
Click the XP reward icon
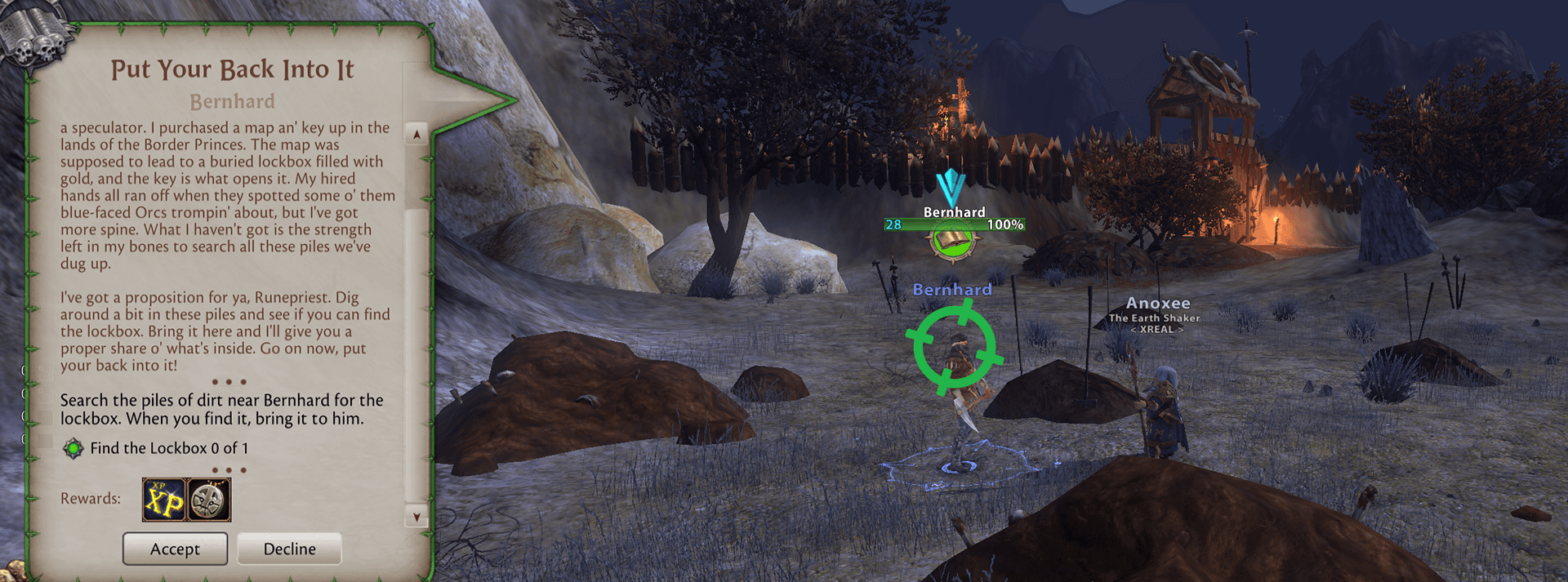[x=164, y=500]
